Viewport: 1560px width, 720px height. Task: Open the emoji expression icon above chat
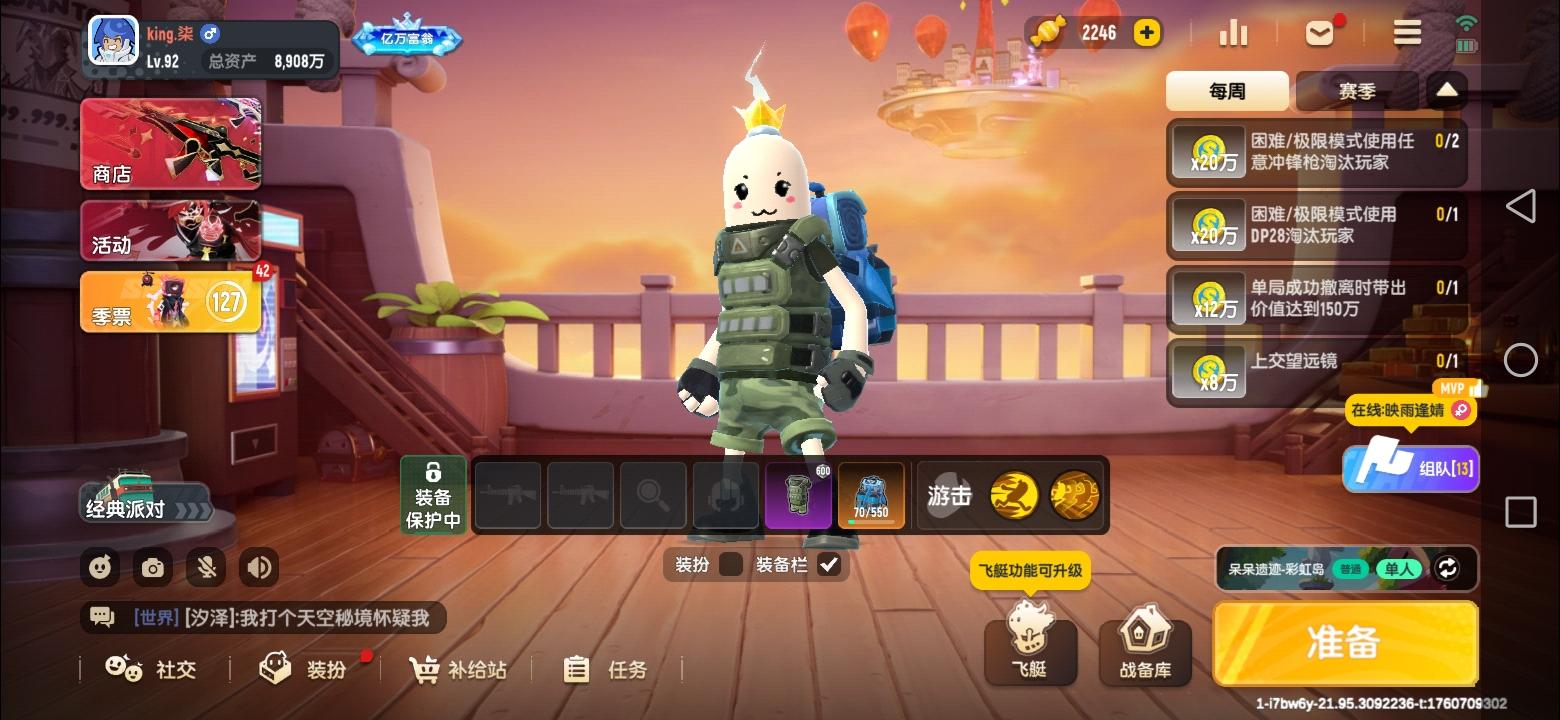point(100,567)
